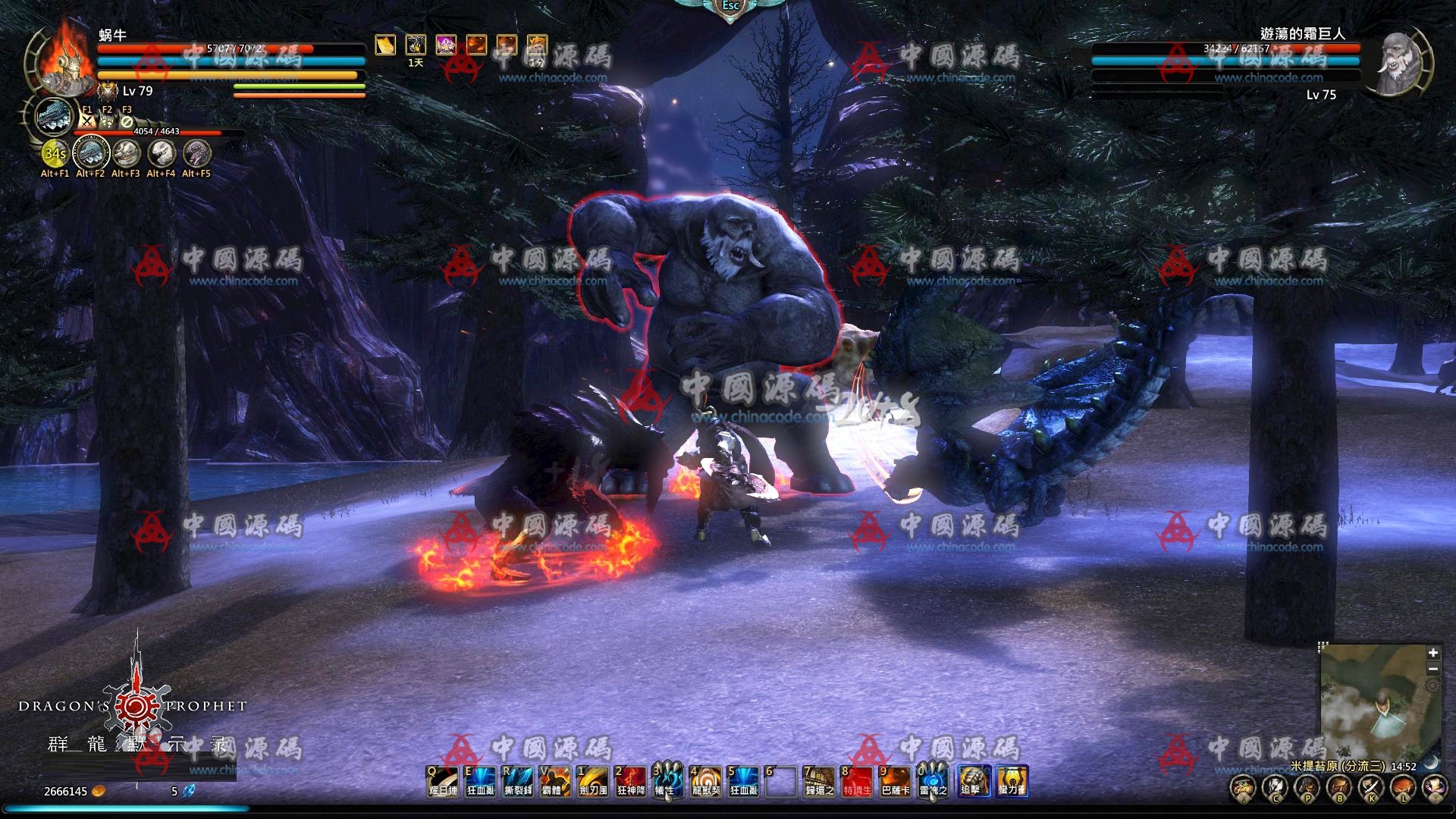Use the red 特調生 potion slot
This screenshot has width=1456, height=819.
(857, 781)
